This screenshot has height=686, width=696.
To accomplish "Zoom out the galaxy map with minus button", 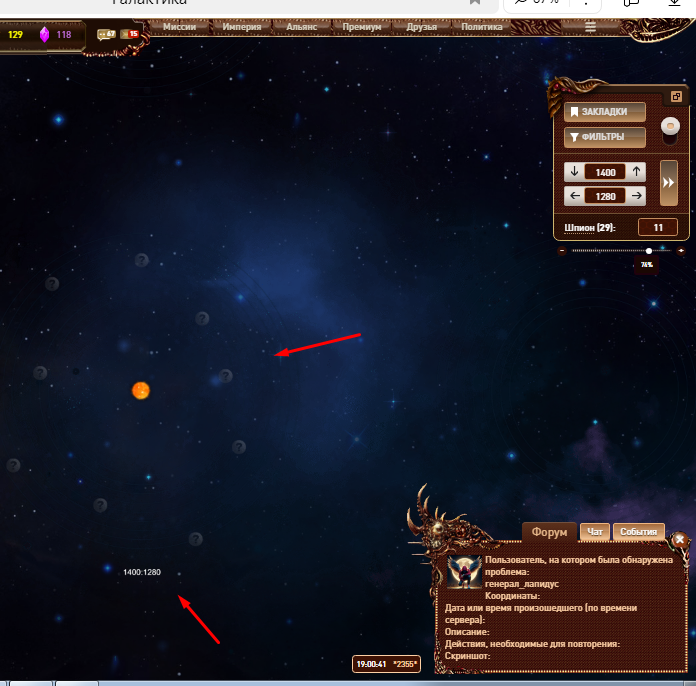I will [x=562, y=251].
